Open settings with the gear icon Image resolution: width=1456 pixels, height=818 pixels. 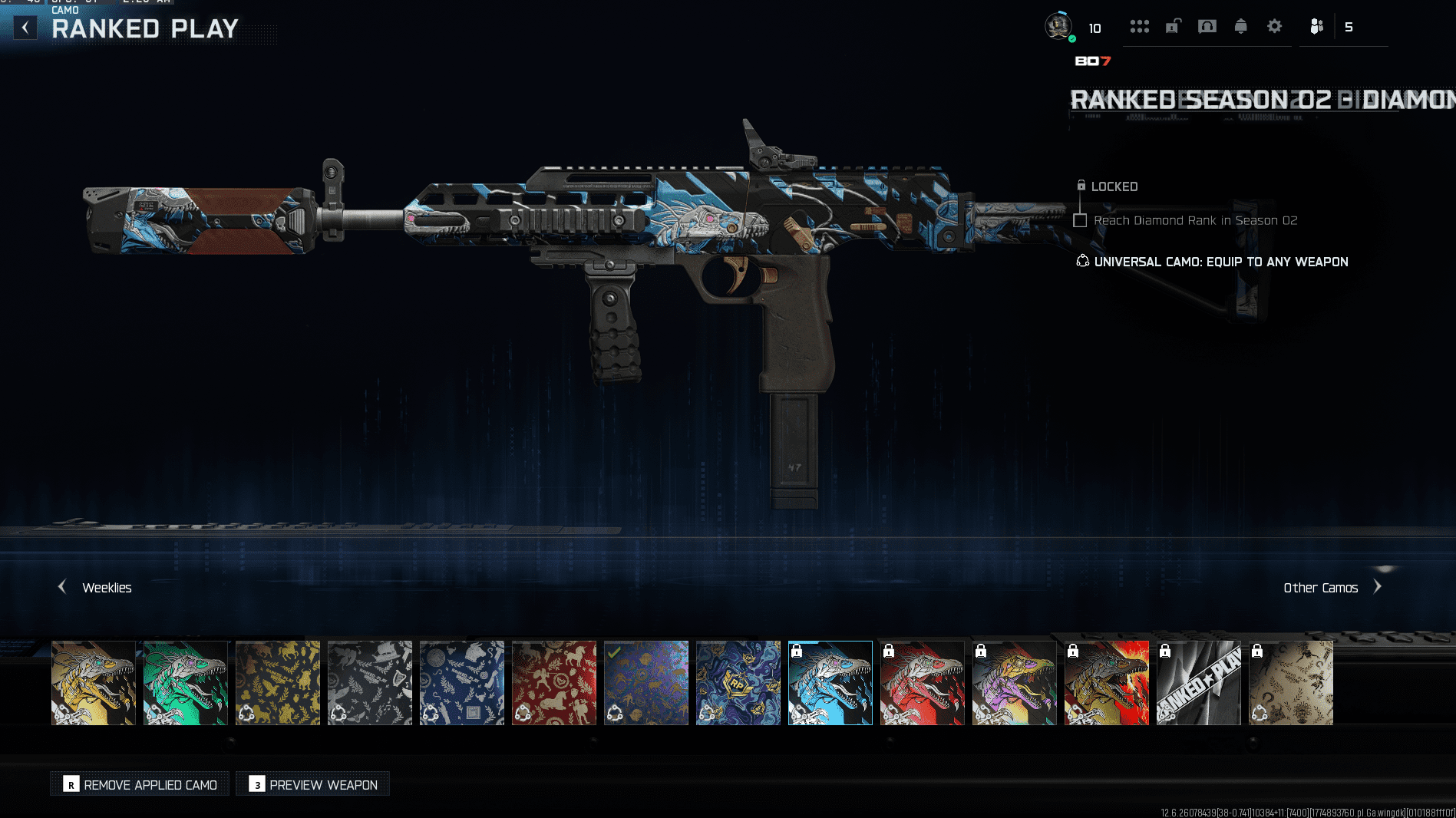pos(1274,27)
